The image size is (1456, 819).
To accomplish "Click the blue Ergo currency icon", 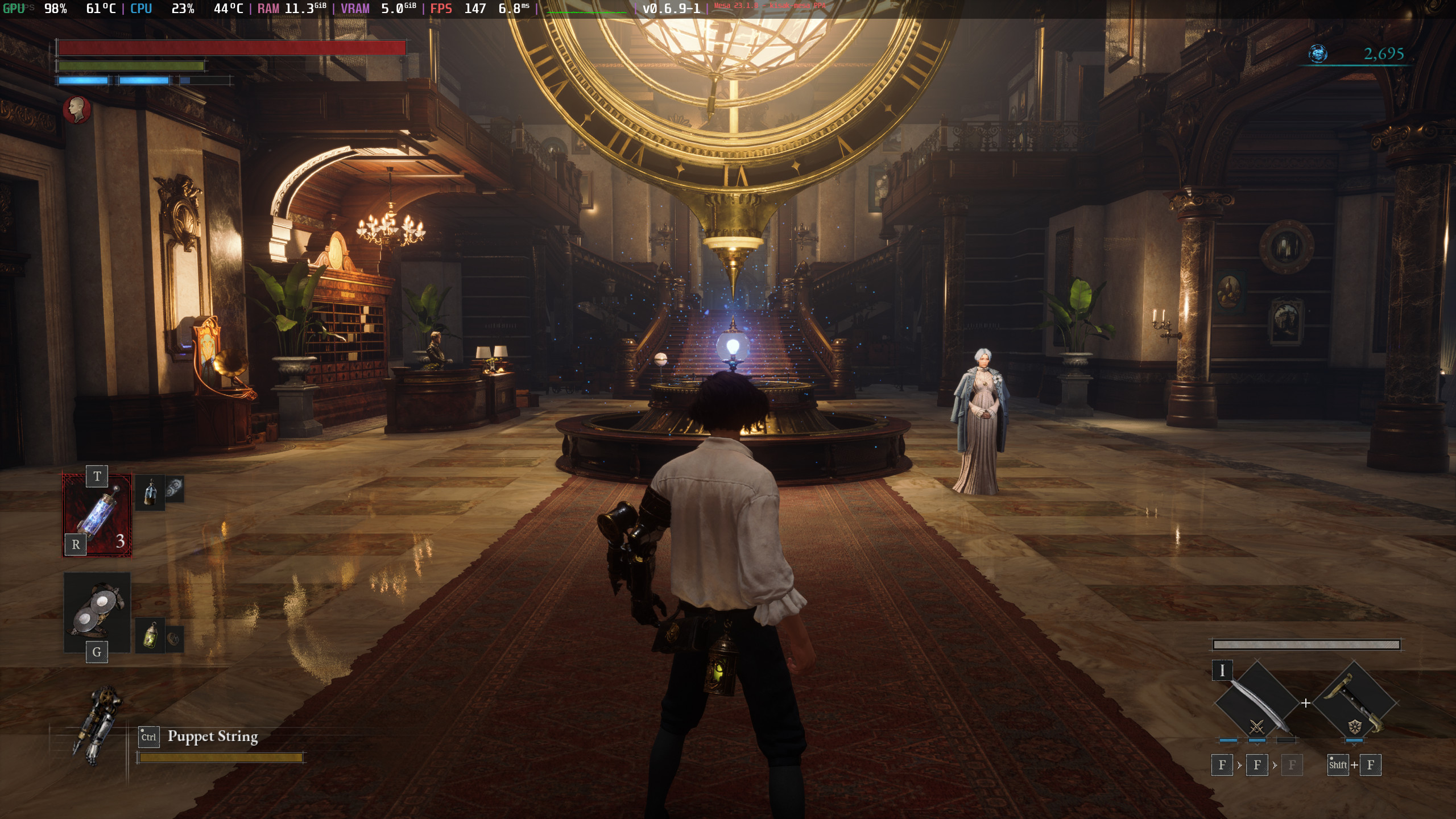I will (x=1318, y=54).
